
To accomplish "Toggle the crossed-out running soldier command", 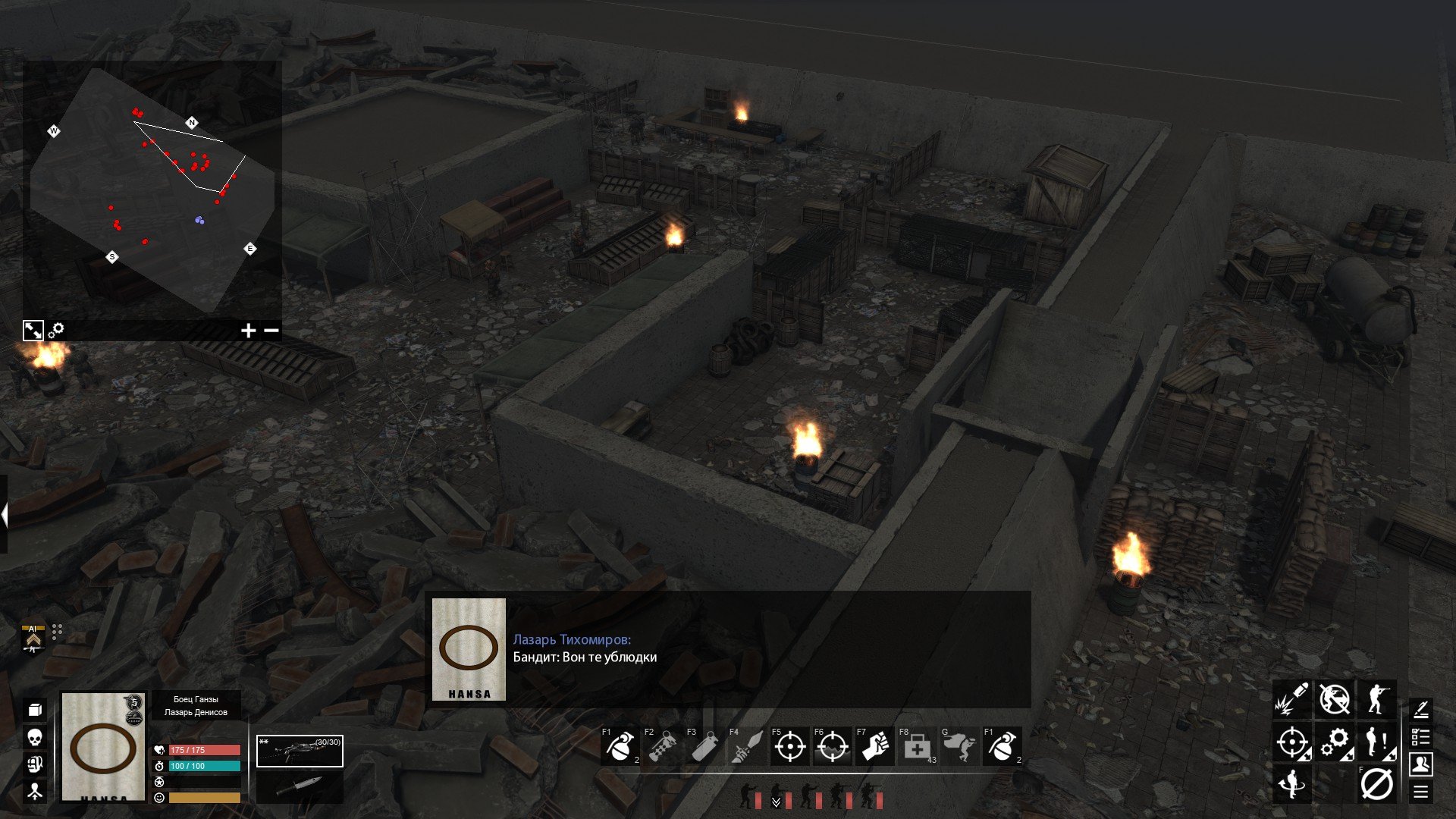I will pyautogui.click(x=1334, y=699).
